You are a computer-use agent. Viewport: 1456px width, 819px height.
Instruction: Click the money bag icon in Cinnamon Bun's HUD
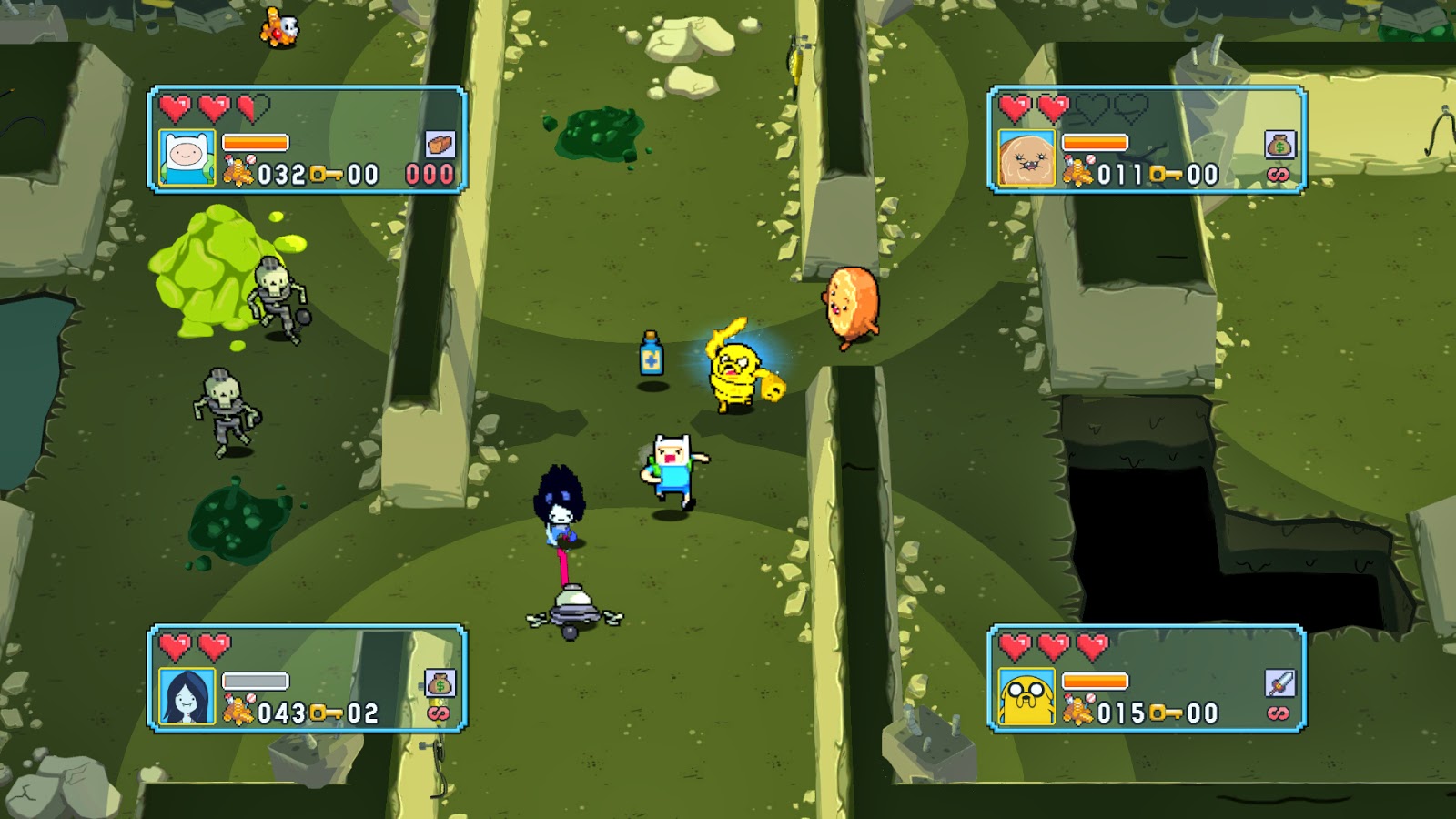click(1279, 143)
